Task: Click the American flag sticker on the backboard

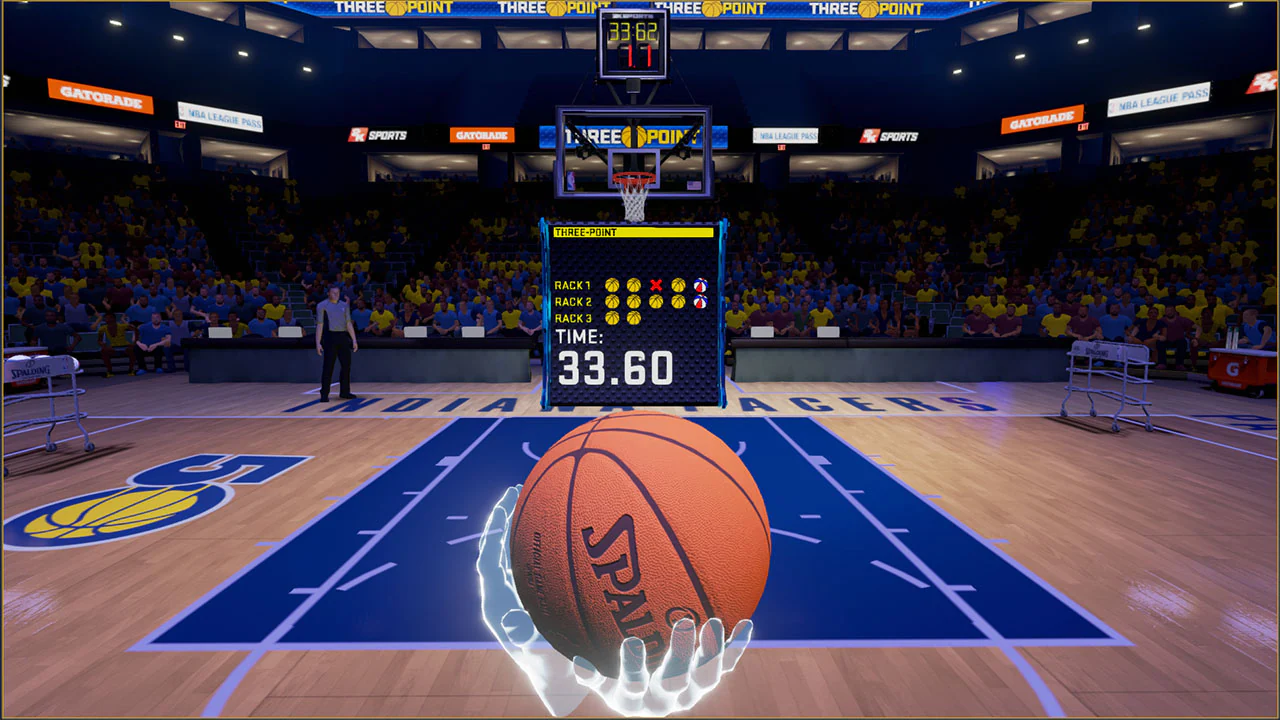Action: tap(694, 185)
